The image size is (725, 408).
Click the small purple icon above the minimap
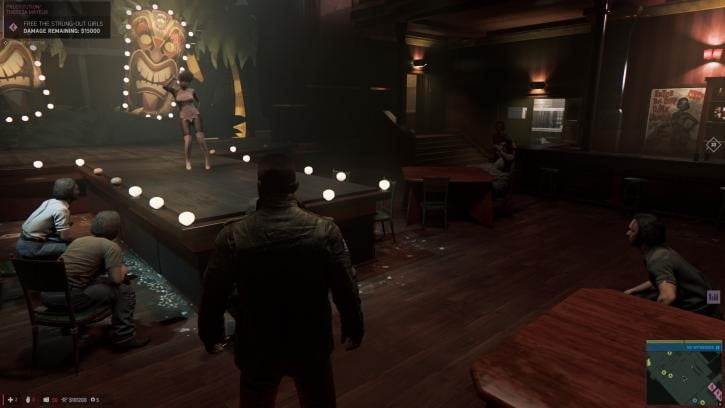coord(713,296)
